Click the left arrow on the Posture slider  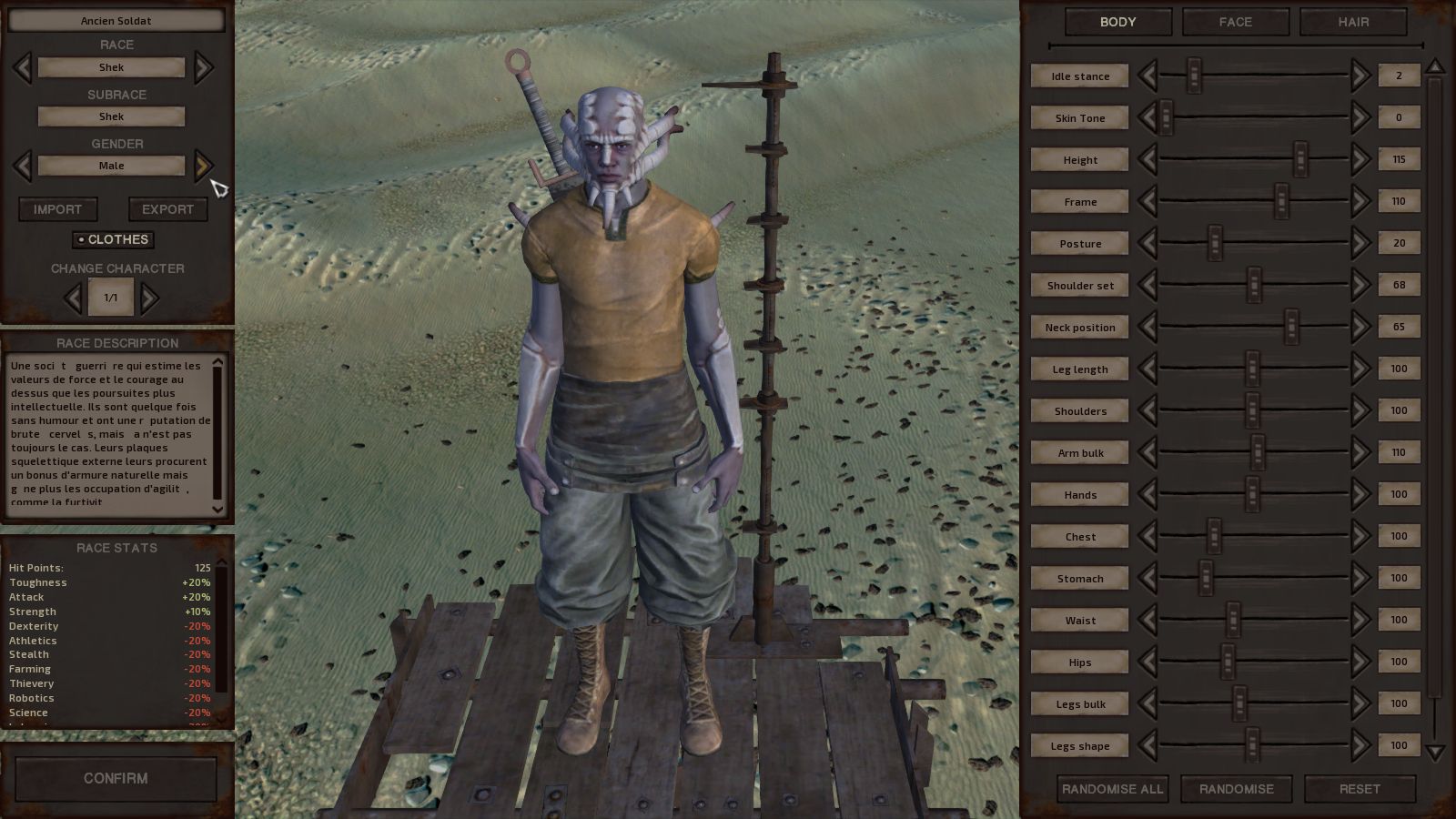[1148, 243]
